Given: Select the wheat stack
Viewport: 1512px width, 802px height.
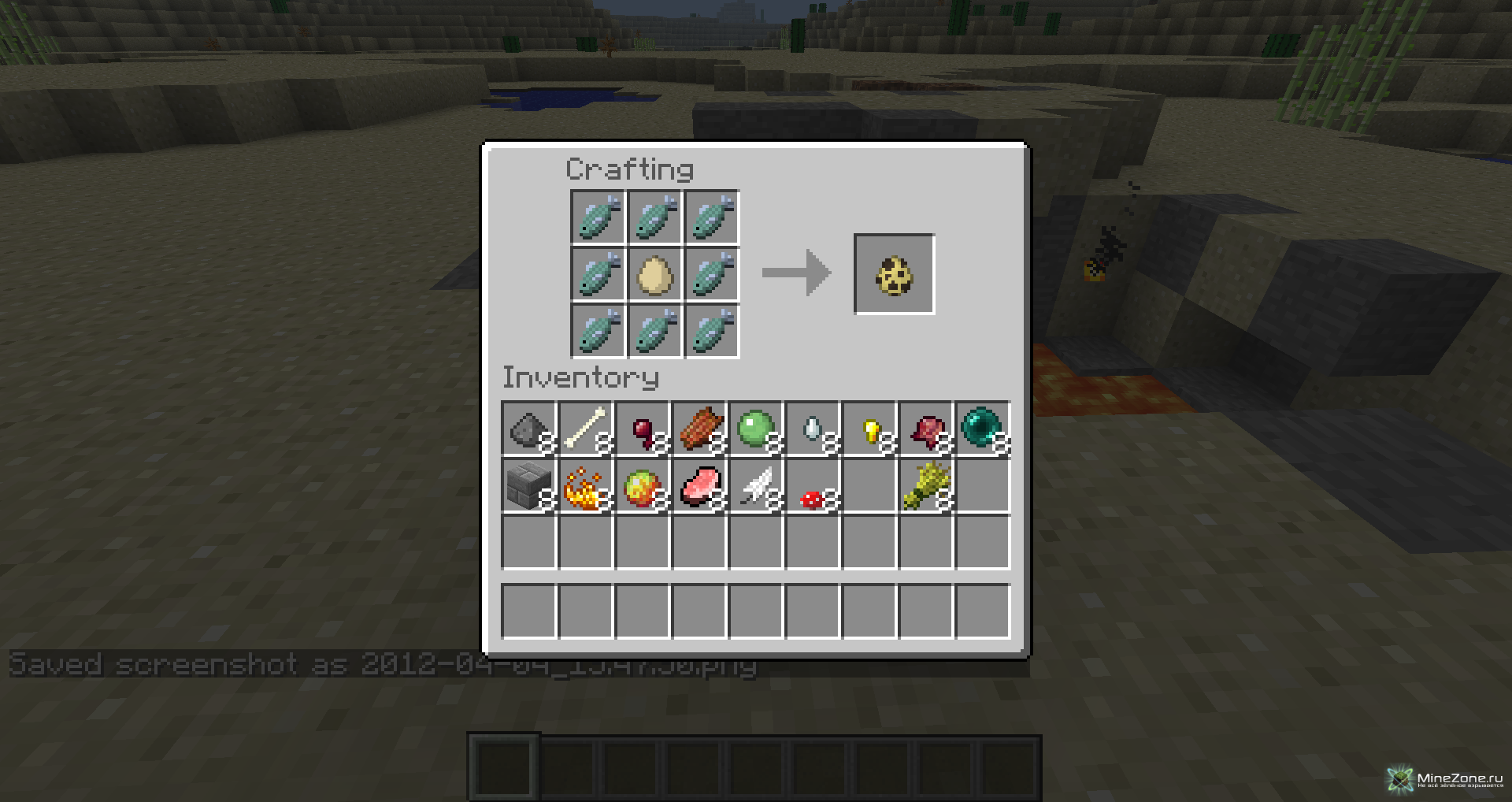Looking at the screenshot, I should pos(926,486).
